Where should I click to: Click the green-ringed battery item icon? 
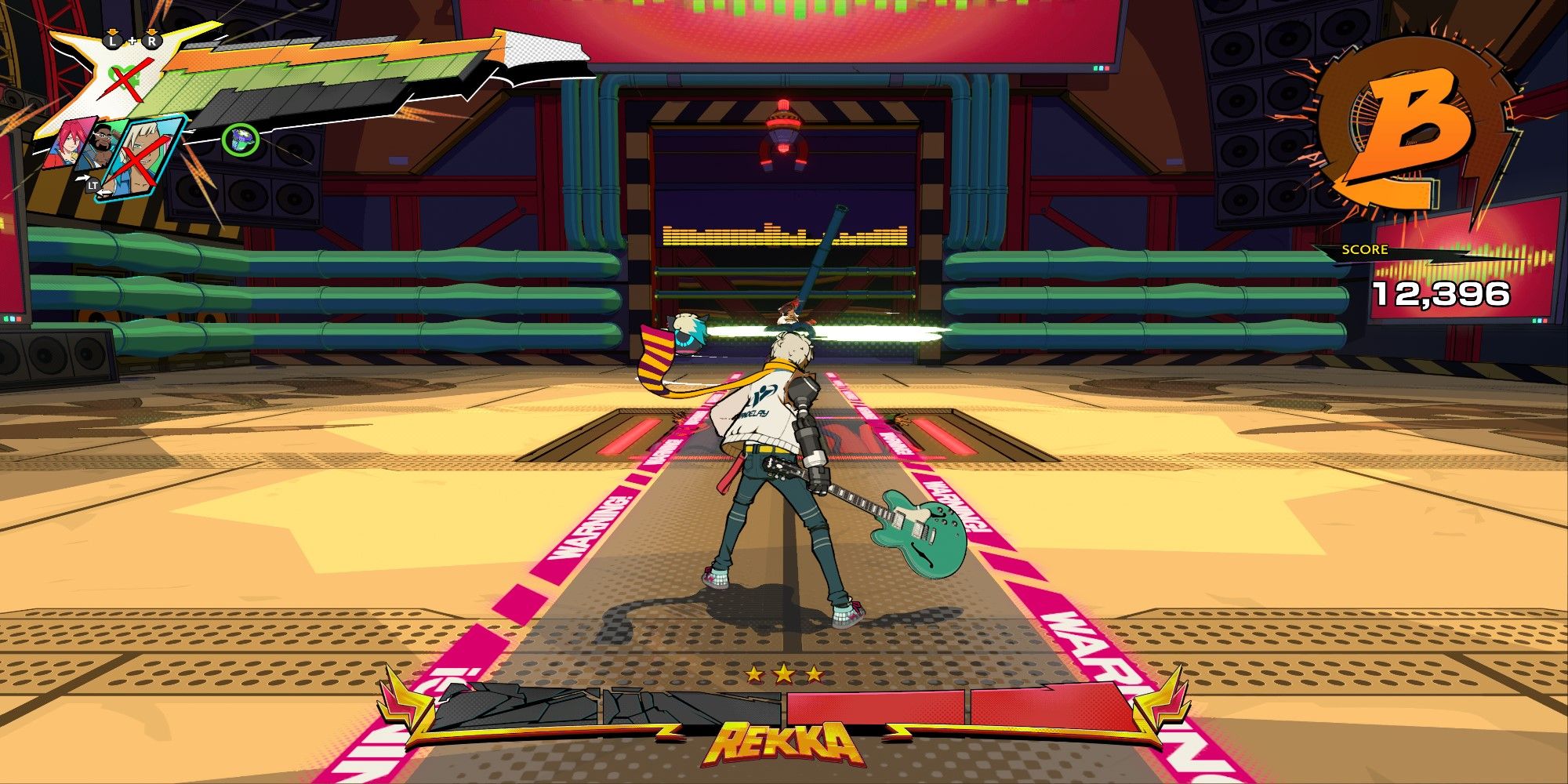coord(240,140)
